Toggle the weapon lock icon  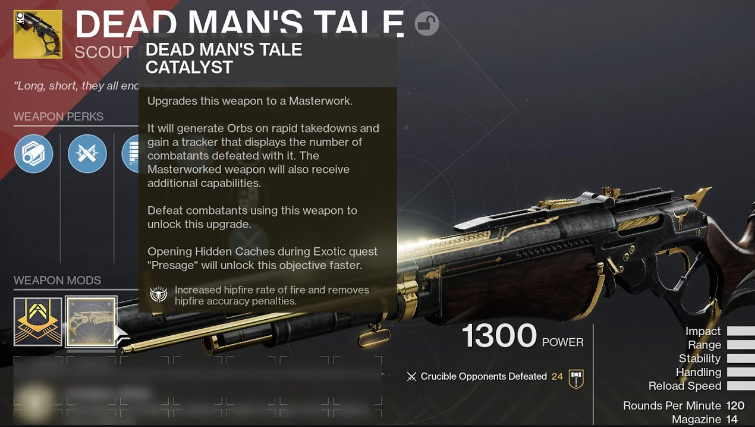point(427,24)
